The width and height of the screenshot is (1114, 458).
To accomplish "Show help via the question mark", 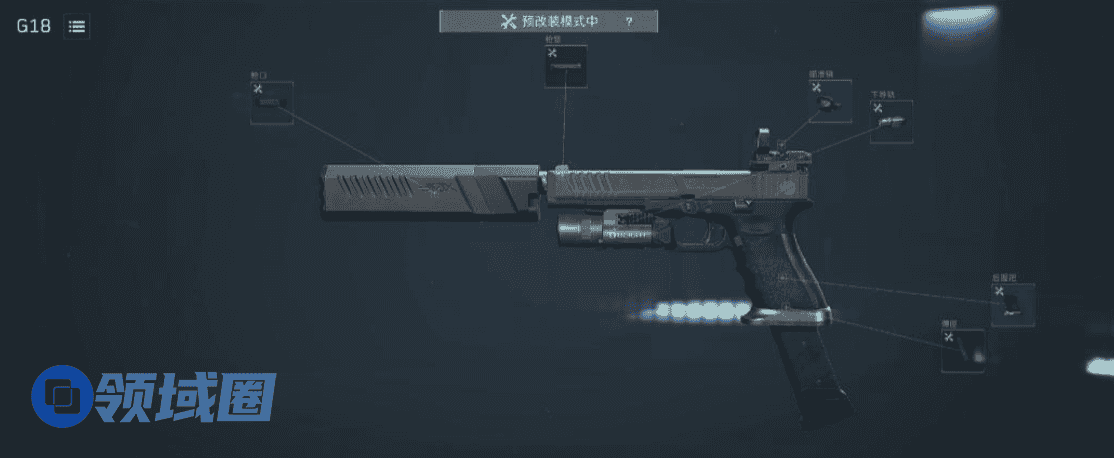I will pos(629,21).
